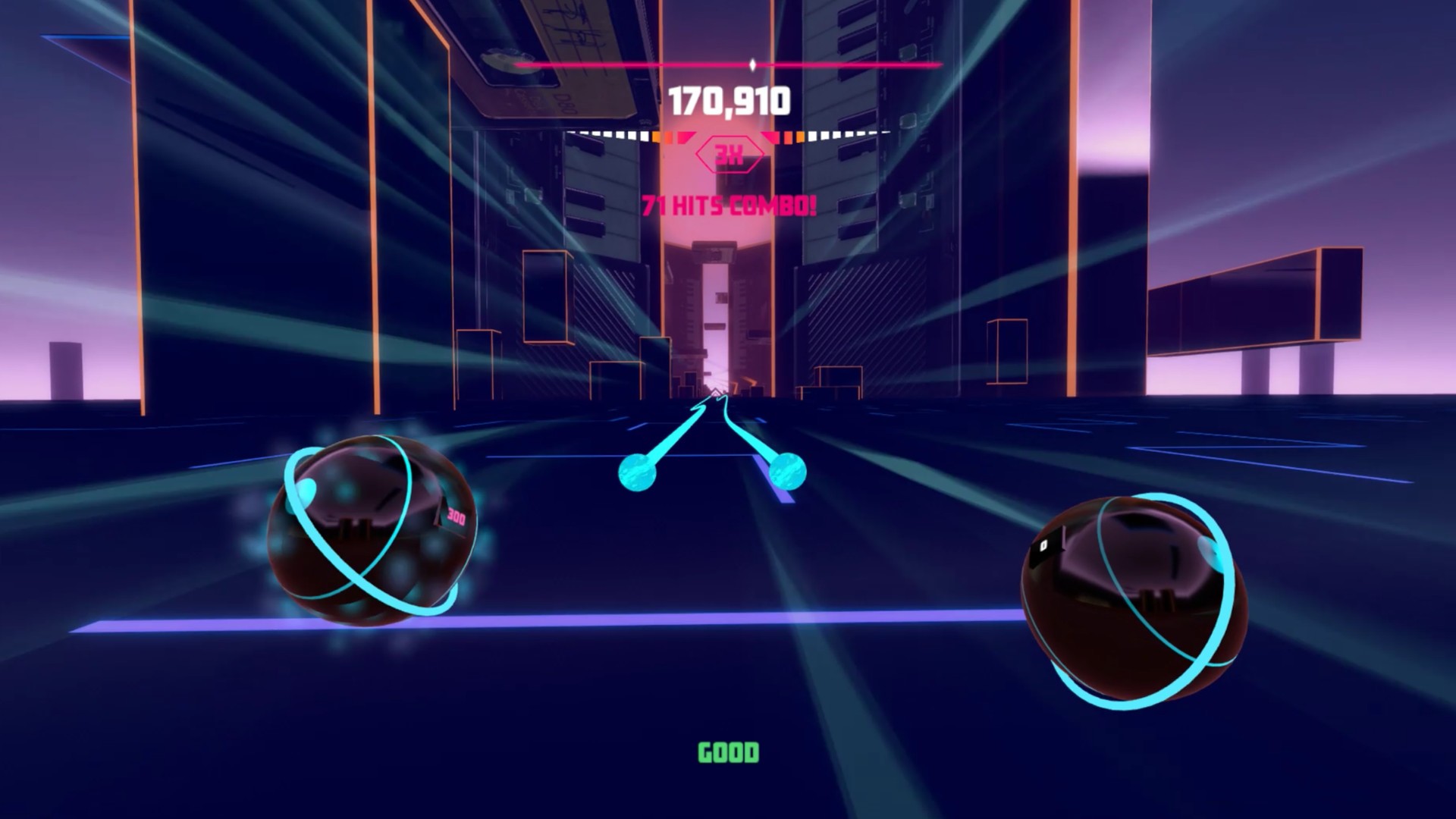The width and height of the screenshot is (1456, 819).
Task: Click the 3X multiplier hexagon badge
Action: 729,155
